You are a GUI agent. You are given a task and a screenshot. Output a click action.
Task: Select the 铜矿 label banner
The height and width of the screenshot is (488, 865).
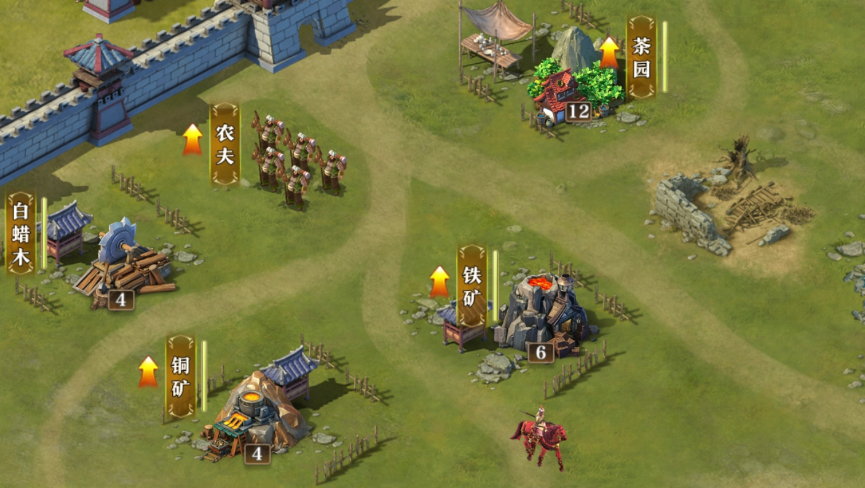coord(181,376)
